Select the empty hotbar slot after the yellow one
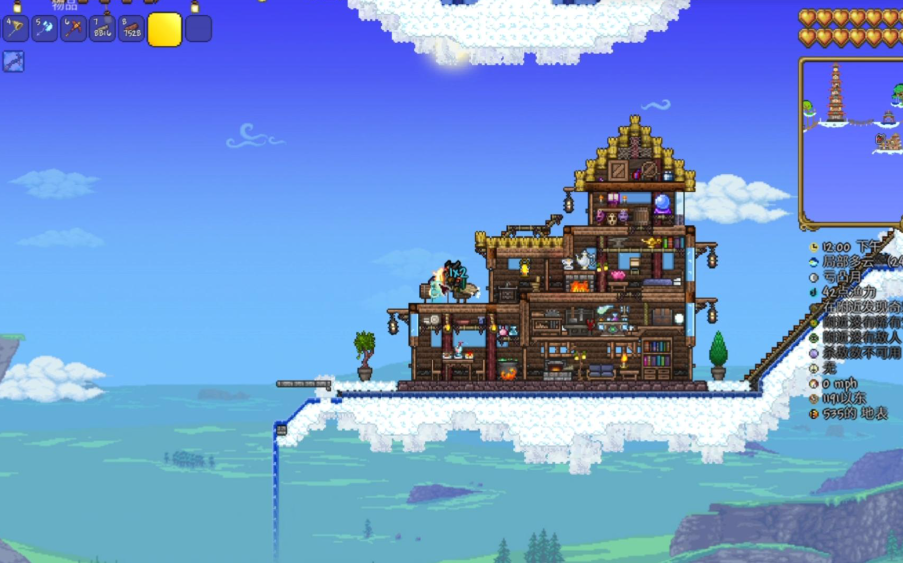 198,28
